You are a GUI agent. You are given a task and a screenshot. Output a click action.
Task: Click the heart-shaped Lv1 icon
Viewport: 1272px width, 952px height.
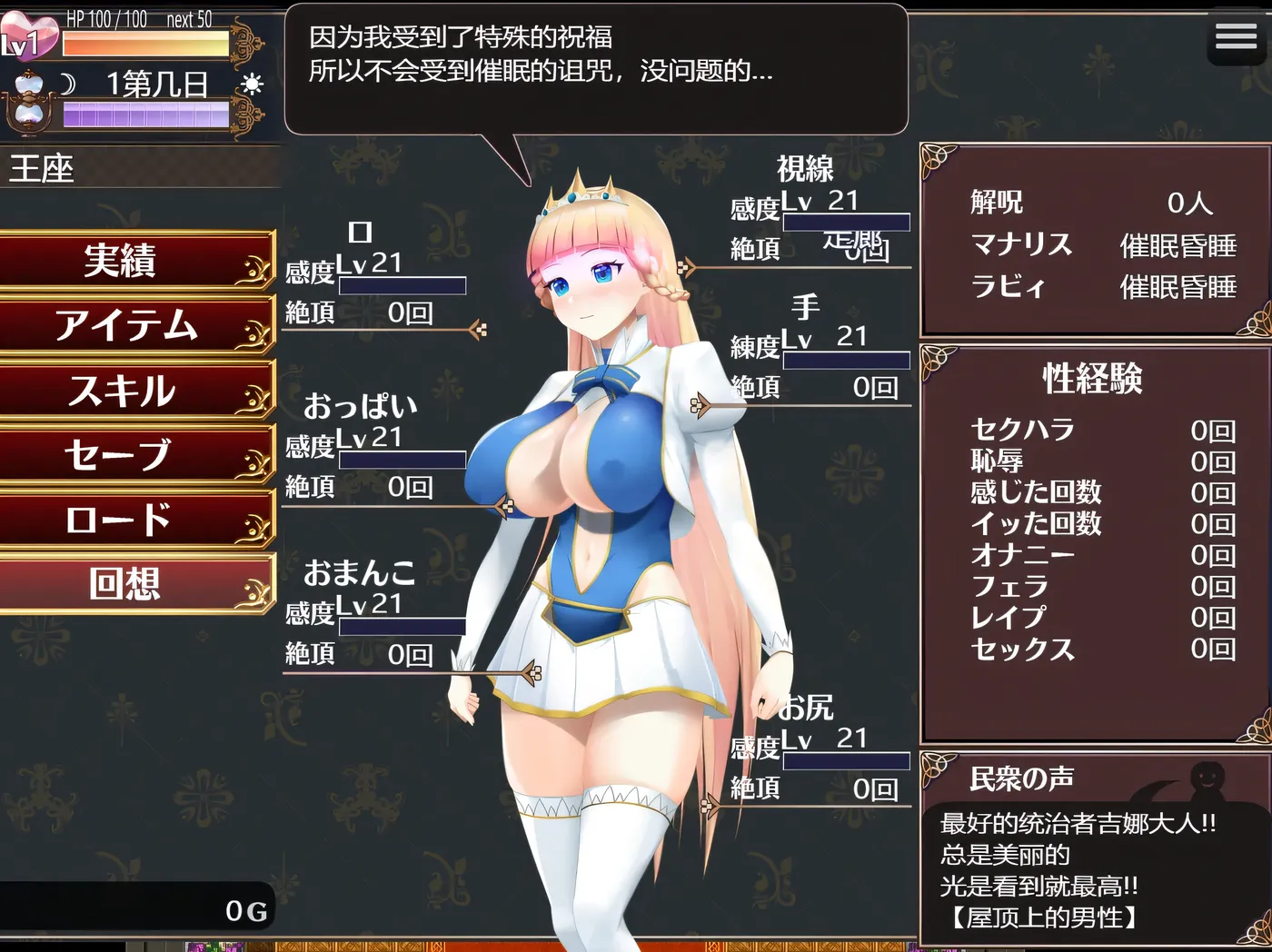coord(30,35)
